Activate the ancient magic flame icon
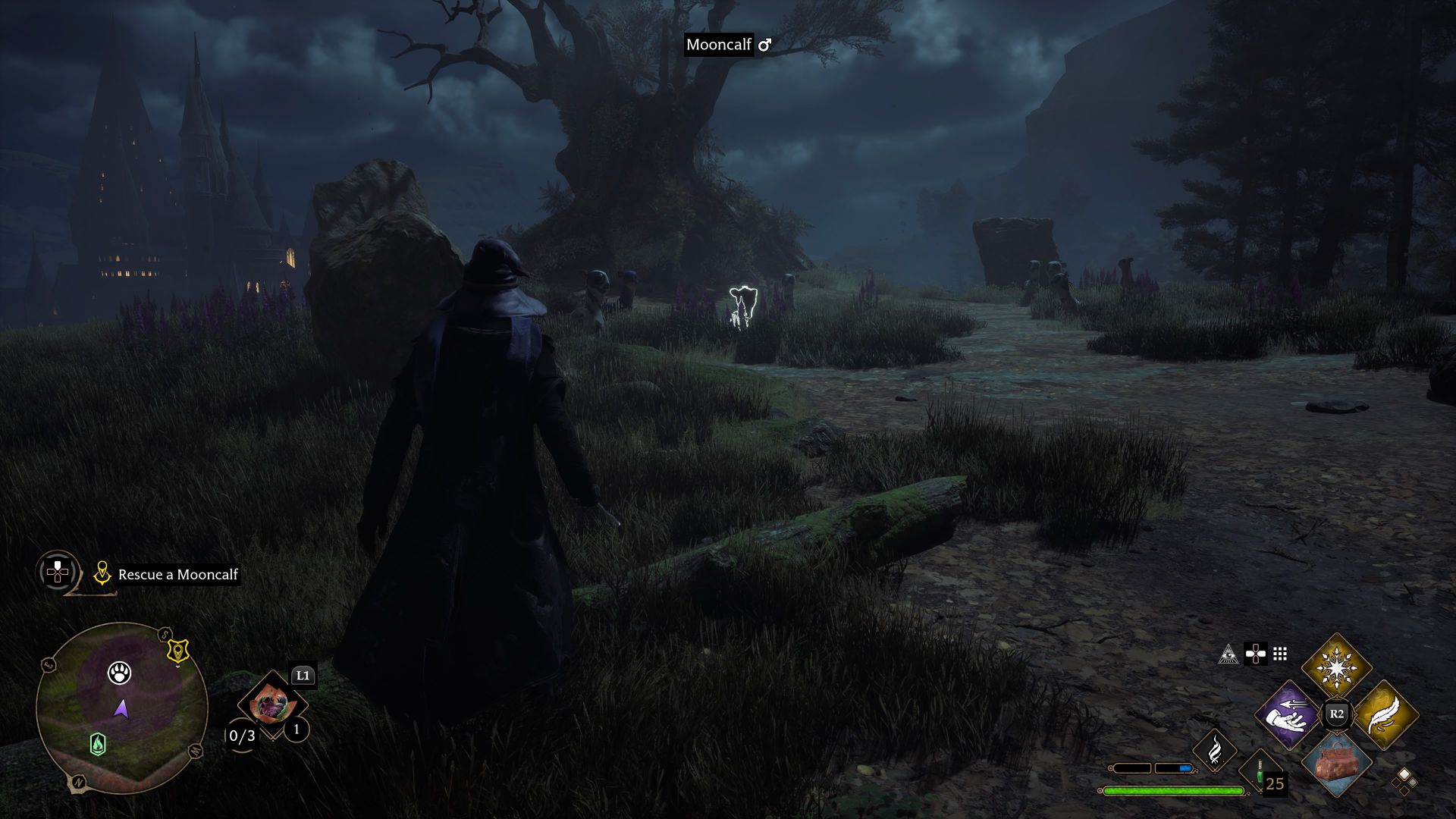1456x819 pixels. (1214, 749)
